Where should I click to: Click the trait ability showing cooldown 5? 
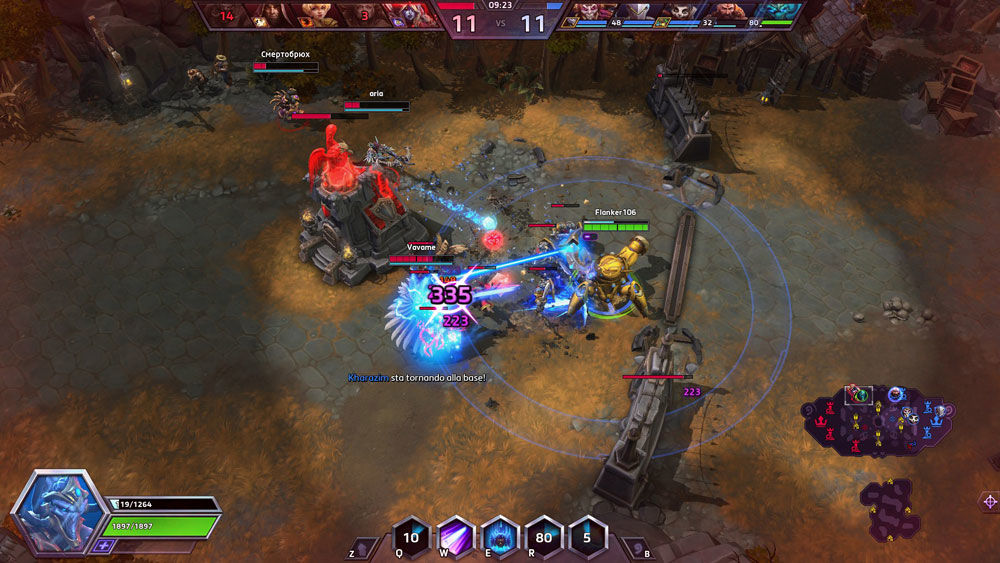tap(587, 536)
